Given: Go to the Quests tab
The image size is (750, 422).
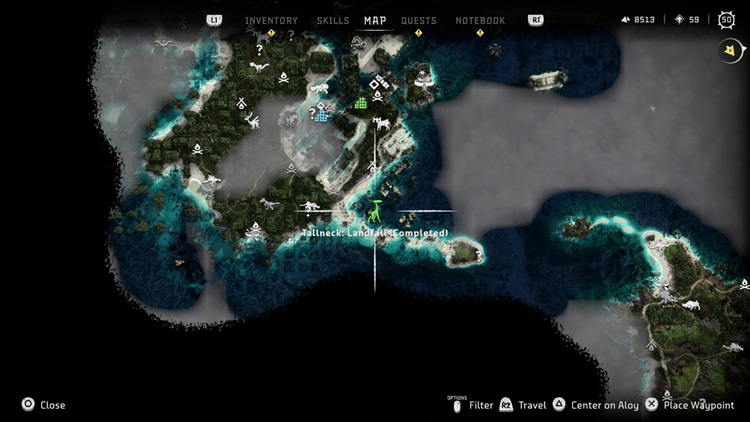Looking at the screenshot, I should (x=418, y=20).
